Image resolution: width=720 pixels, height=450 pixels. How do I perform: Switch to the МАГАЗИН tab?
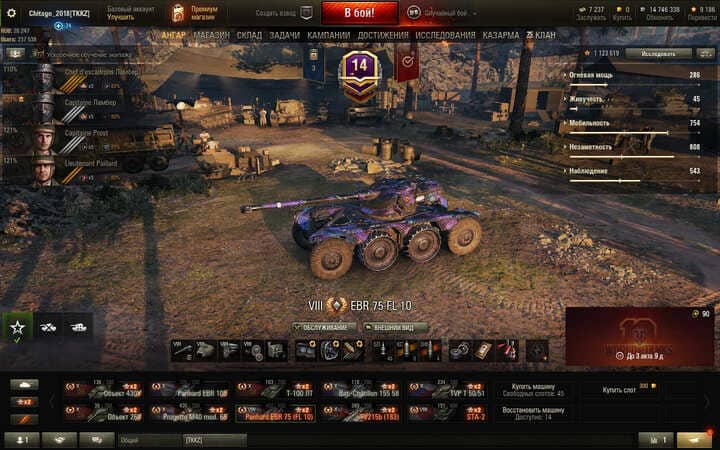point(211,35)
